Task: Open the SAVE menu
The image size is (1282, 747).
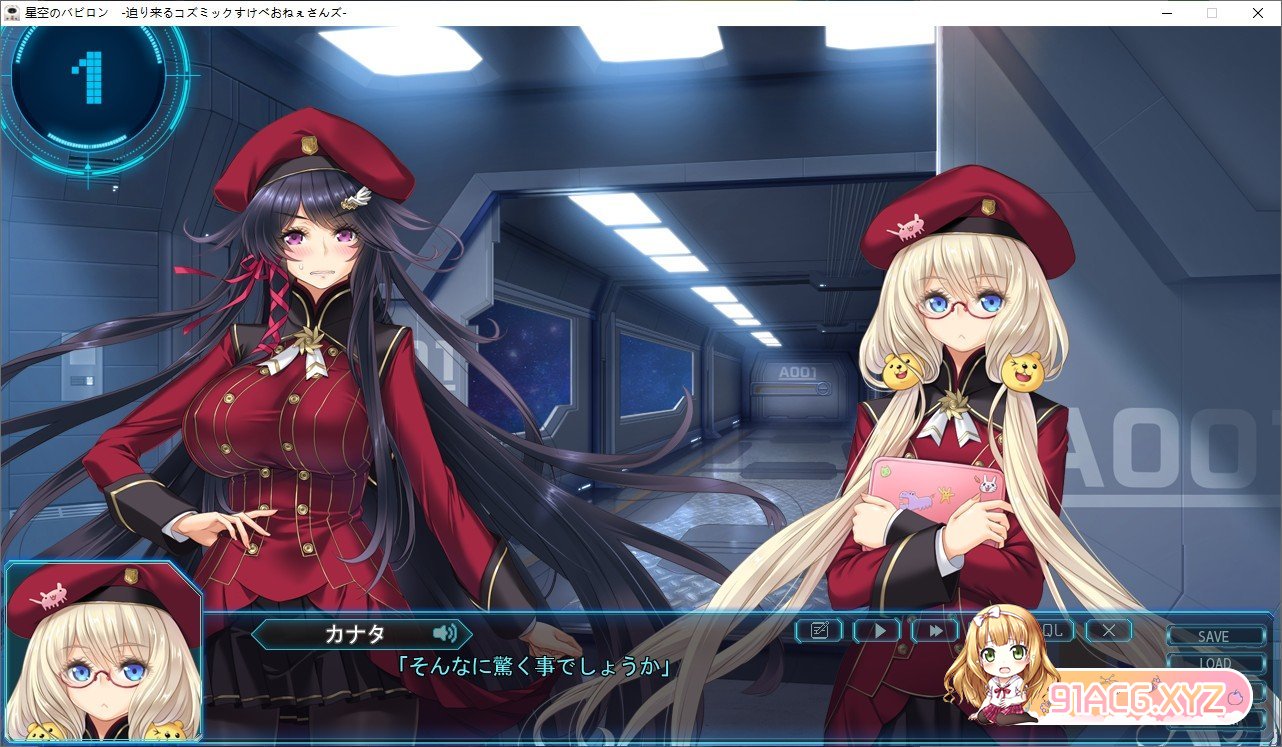Action: click(x=1213, y=636)
